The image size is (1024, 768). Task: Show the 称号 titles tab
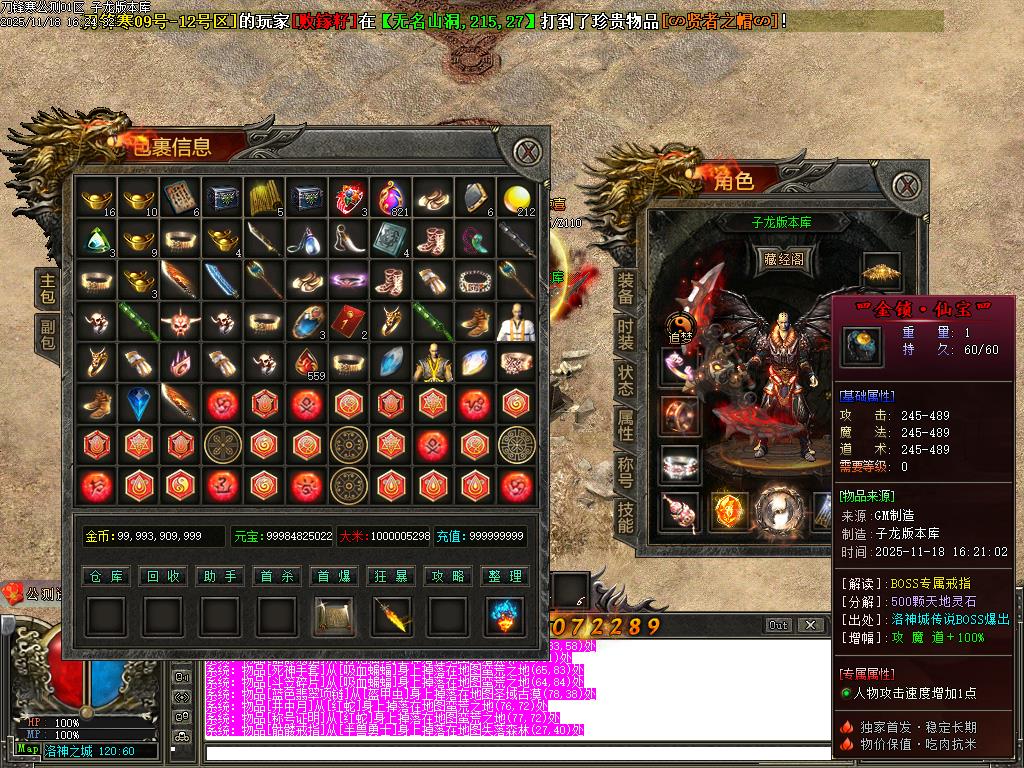[x=626, y=471]
